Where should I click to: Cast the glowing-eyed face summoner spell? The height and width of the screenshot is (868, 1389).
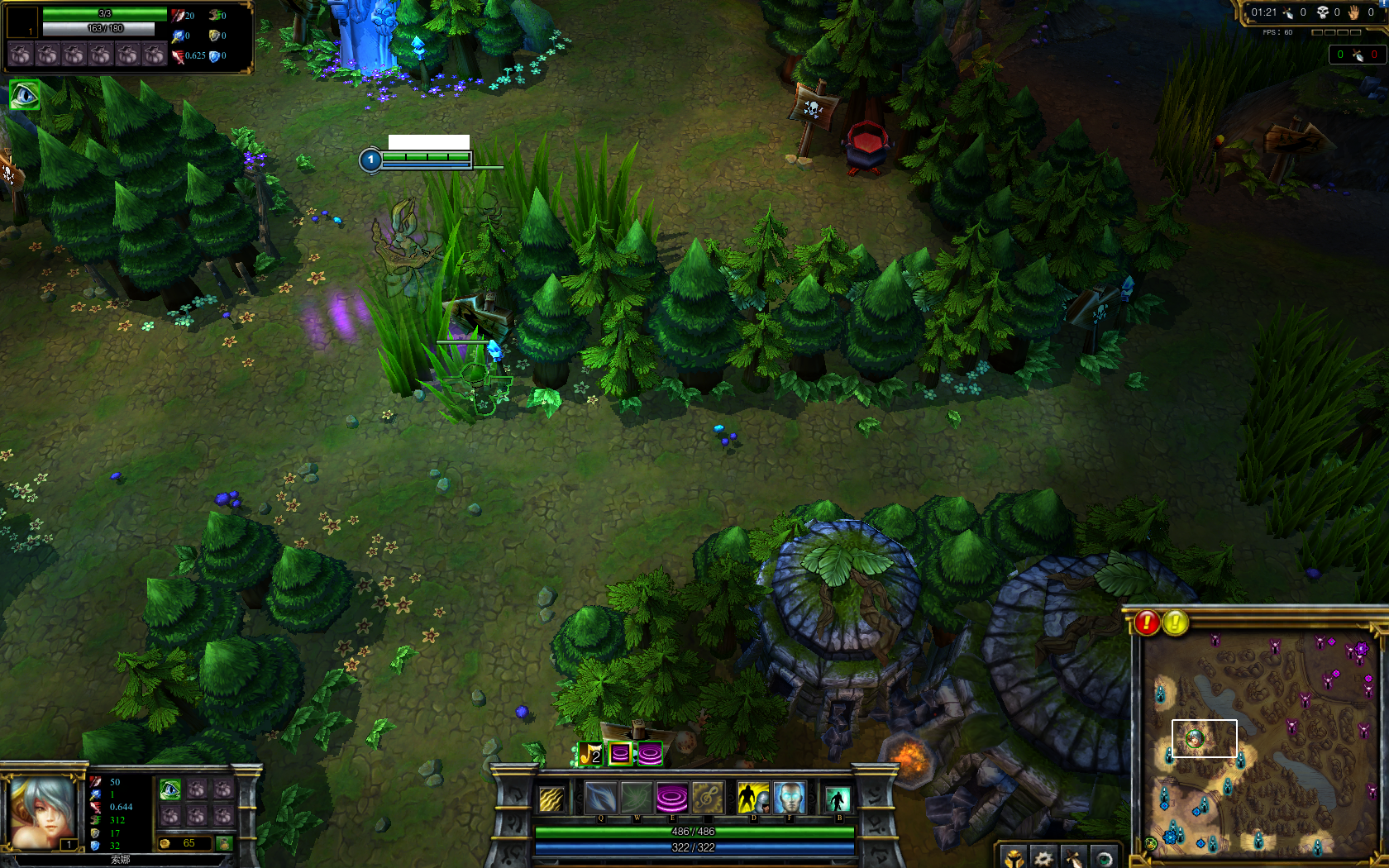(x=789, y=799)
